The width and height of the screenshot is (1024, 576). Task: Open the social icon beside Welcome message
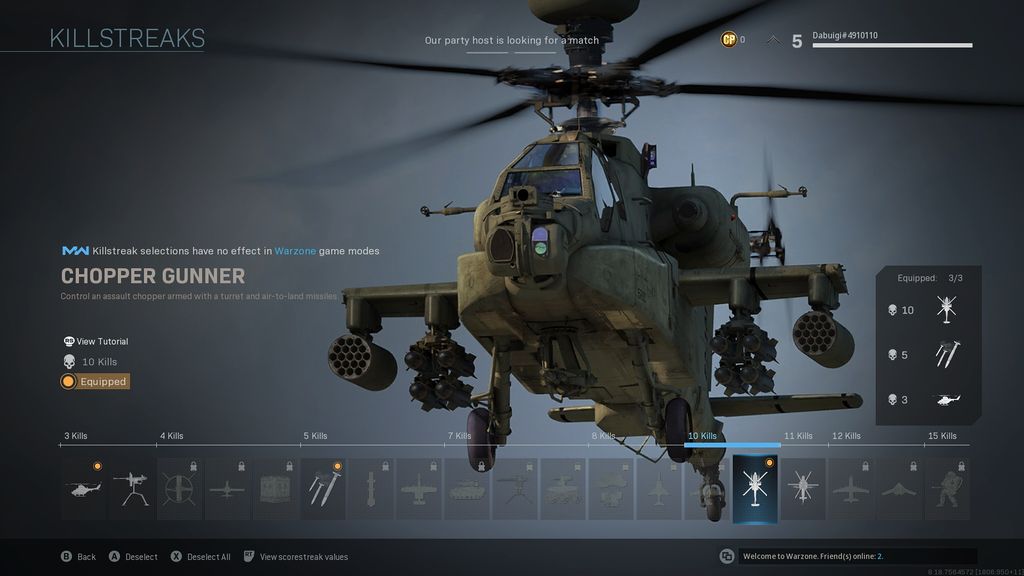click(x=727, y=556)
